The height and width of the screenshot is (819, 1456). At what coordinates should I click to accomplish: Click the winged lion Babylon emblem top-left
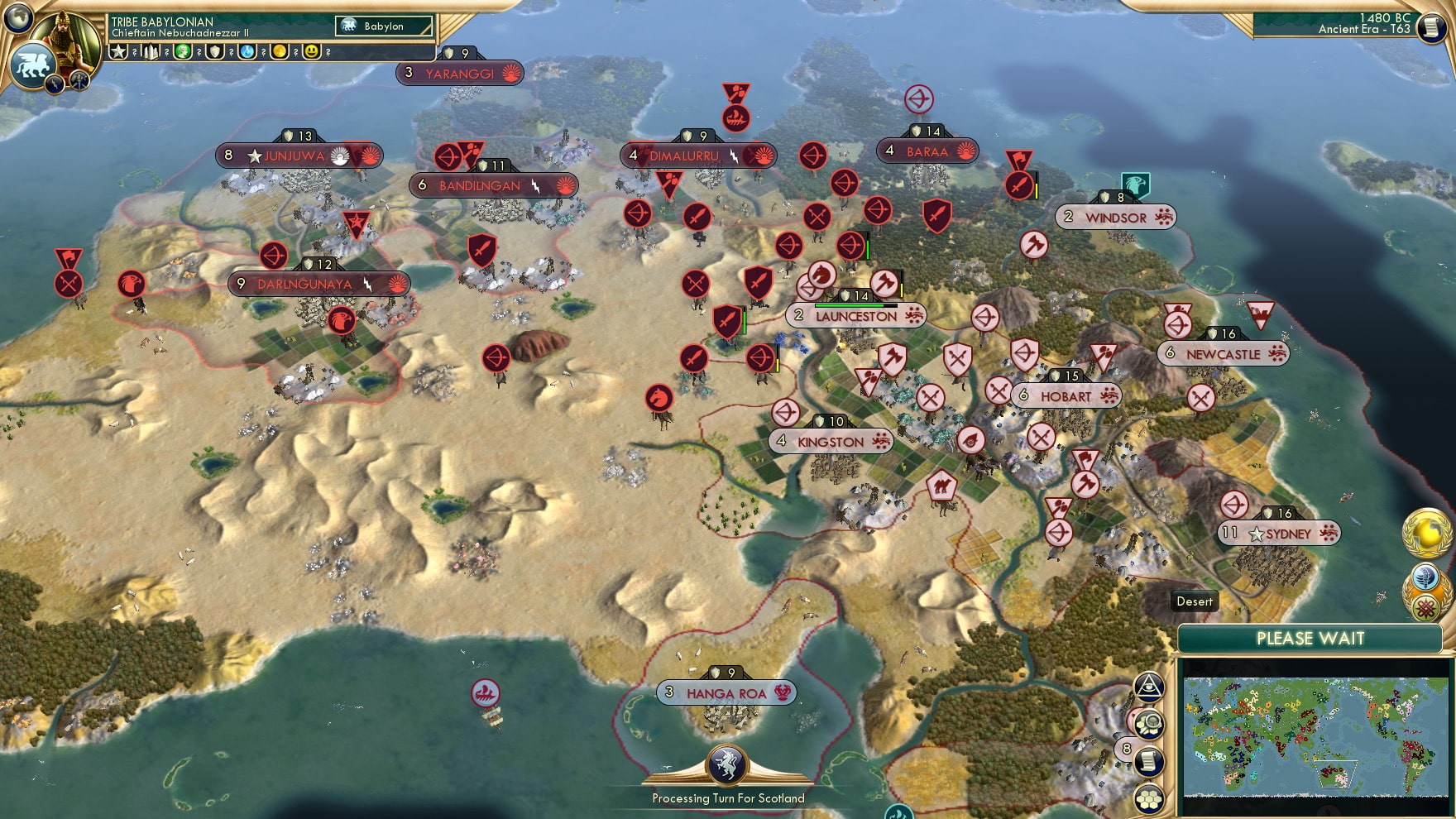31,68
